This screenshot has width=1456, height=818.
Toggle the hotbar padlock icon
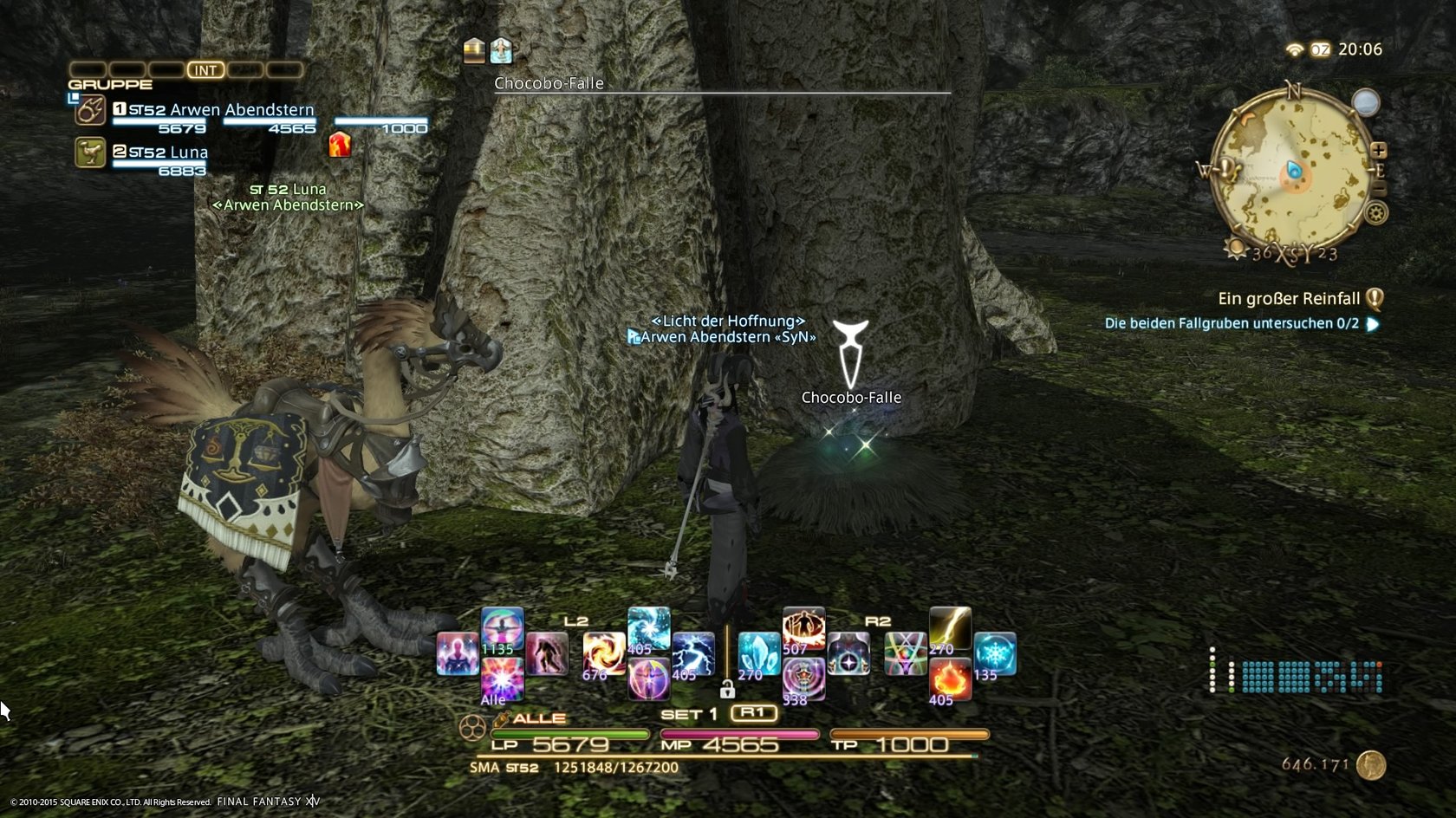(727, 690)
